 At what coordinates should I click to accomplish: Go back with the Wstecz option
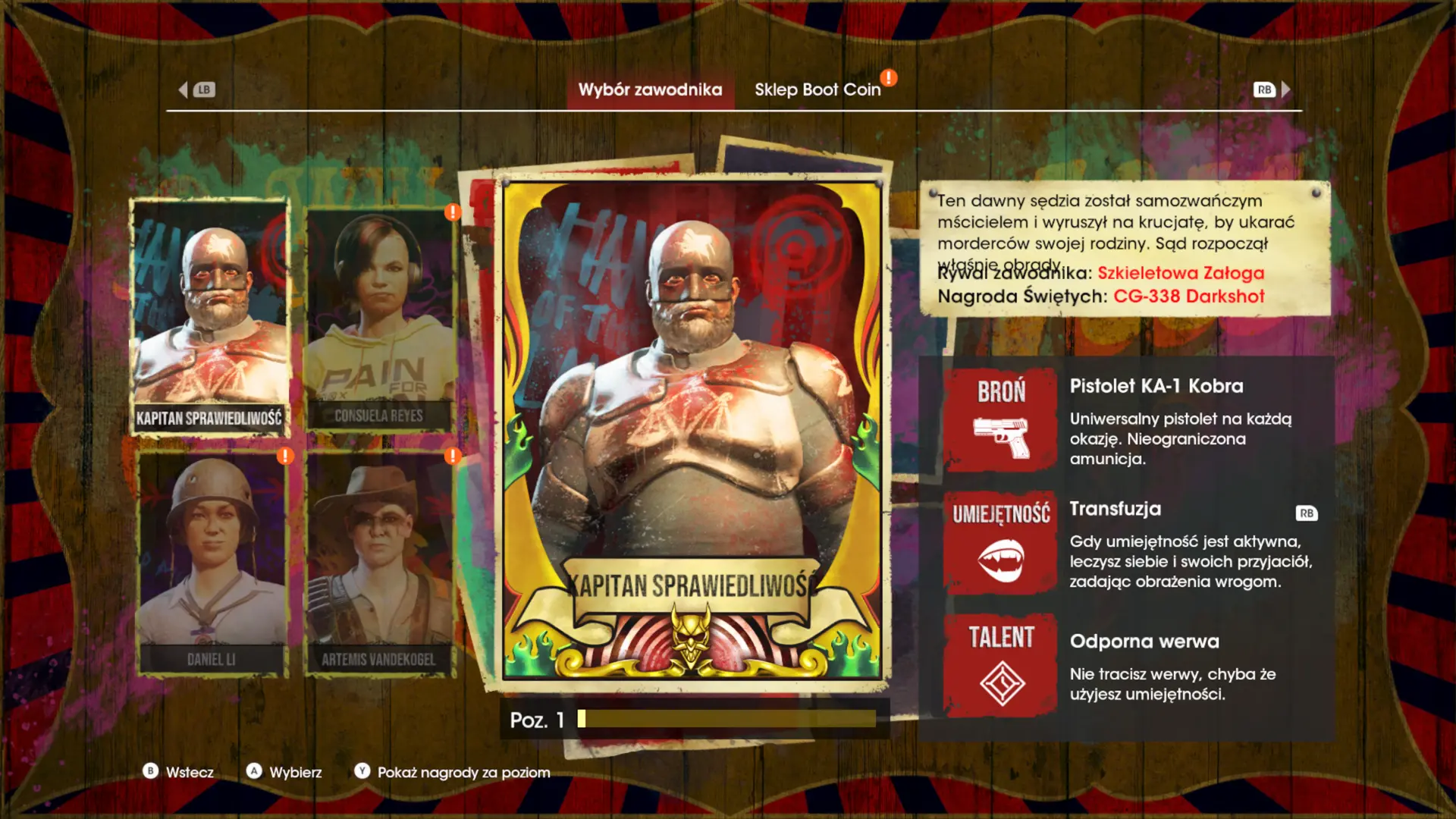(179, 772)
